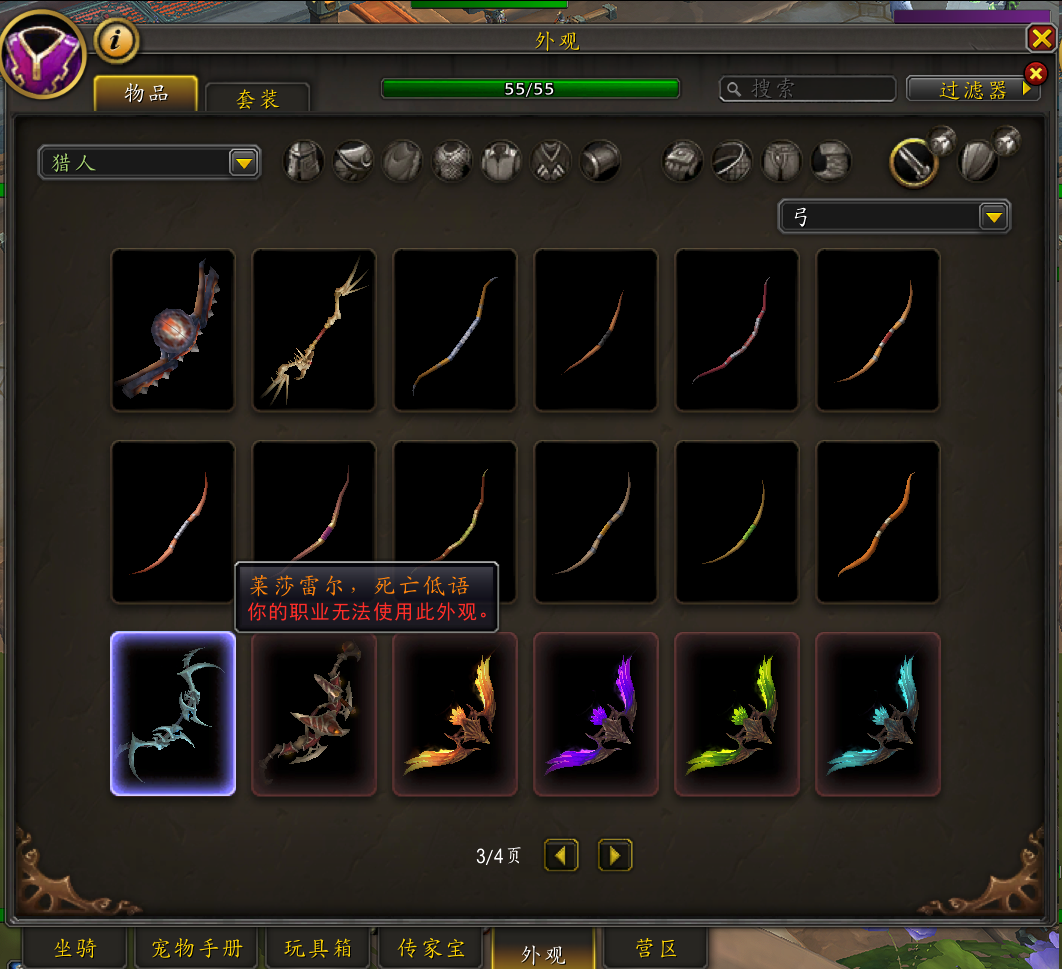Select the helmet slot icon

(304, 160)
